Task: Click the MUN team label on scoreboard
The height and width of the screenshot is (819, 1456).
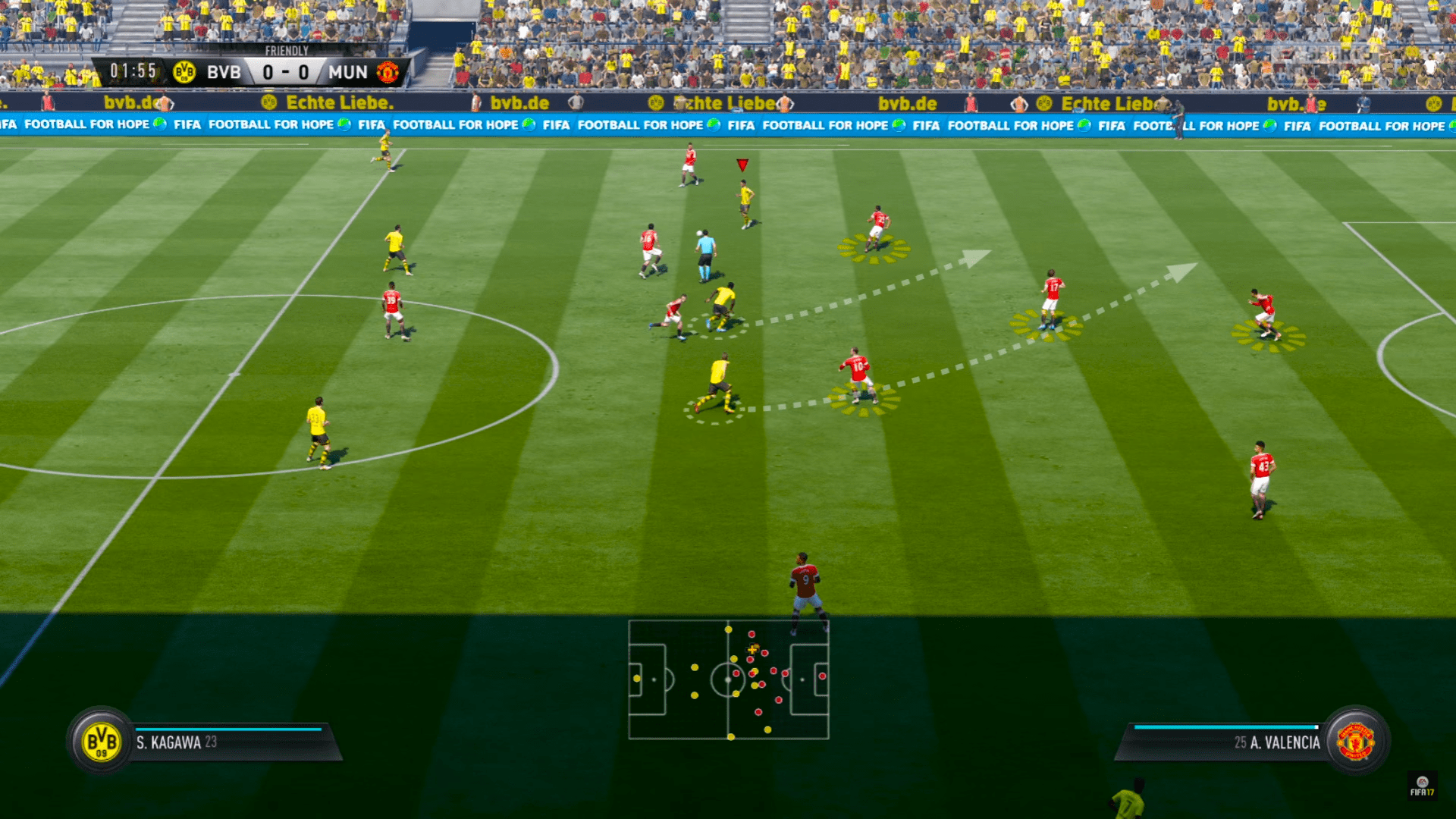Action: 348,73
